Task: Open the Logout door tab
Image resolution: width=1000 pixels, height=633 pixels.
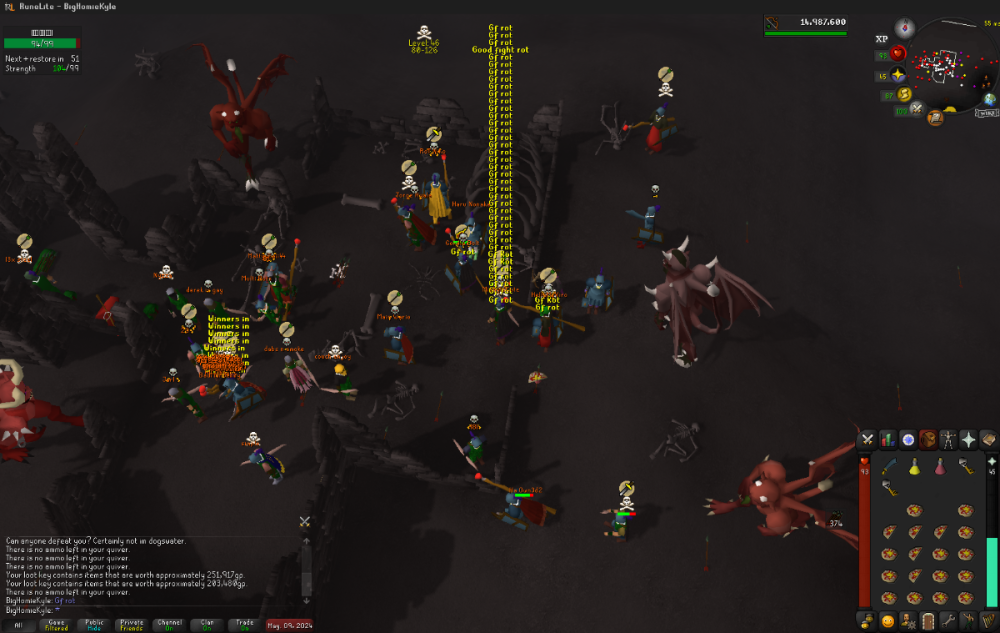Action: tap(928, 621)
